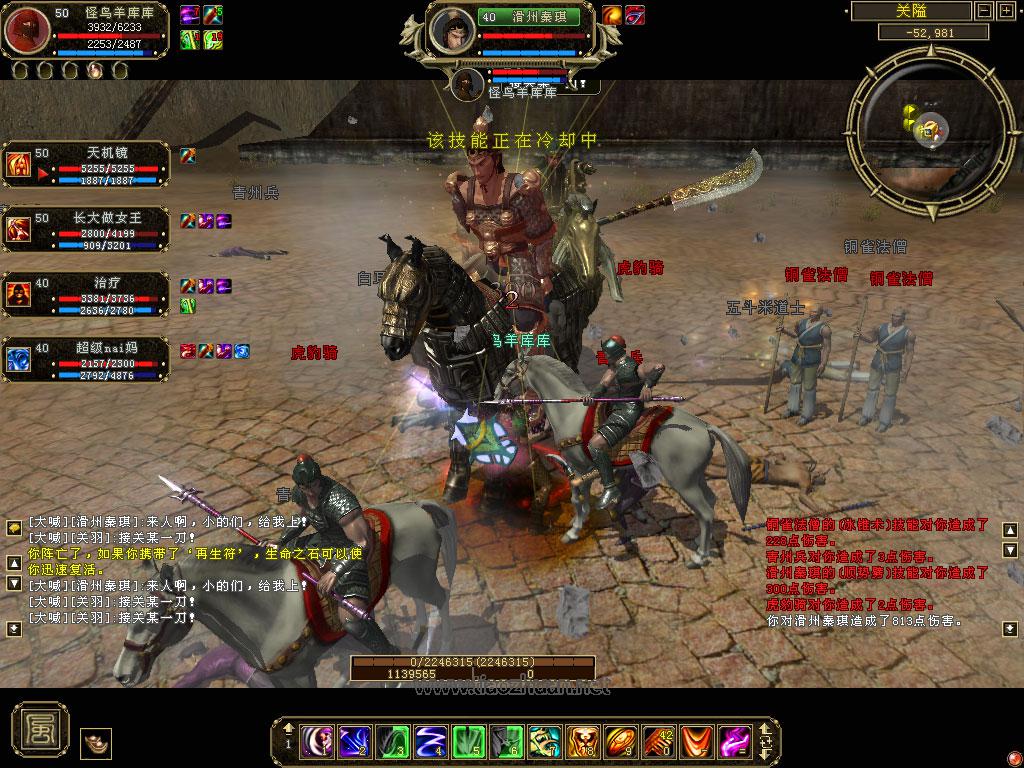Select party member 天机镜
The height and width of the screenshot is (768, 1024).
[20, 165]
